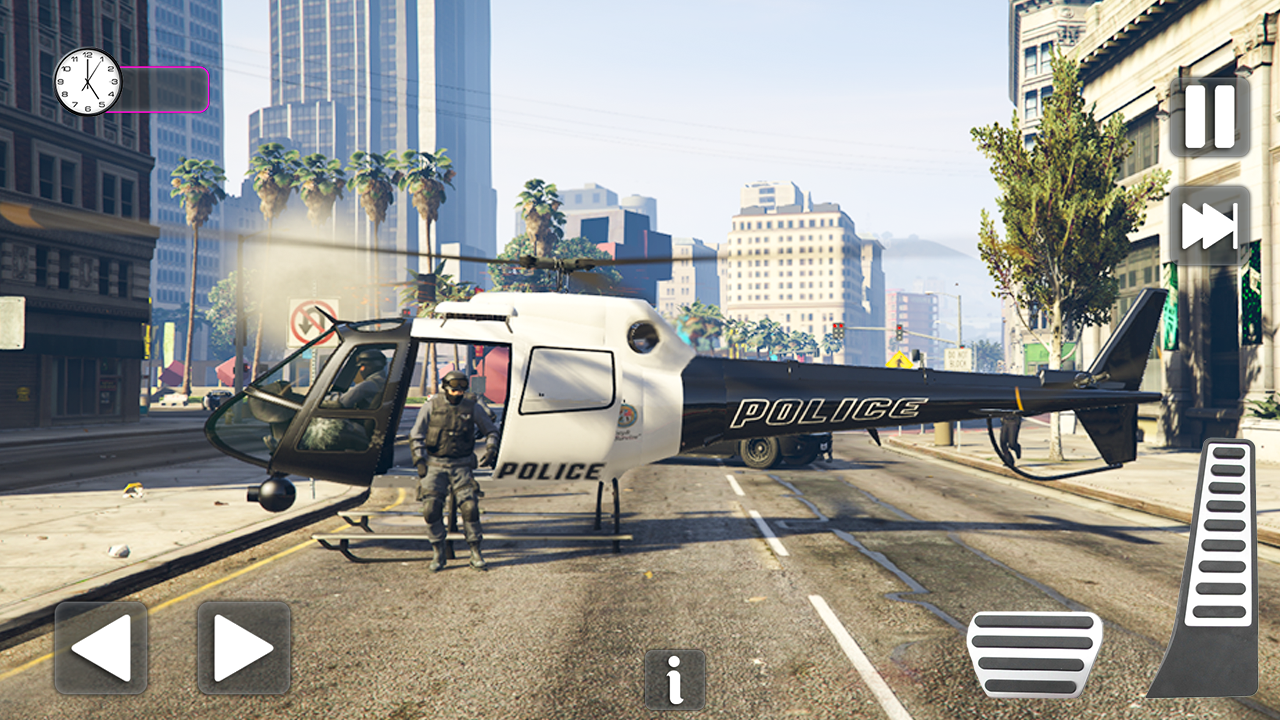1280x720 pixels.
Task: Open the info panel via the i icon
Action: pyautogui.click(x=674, y=679)
